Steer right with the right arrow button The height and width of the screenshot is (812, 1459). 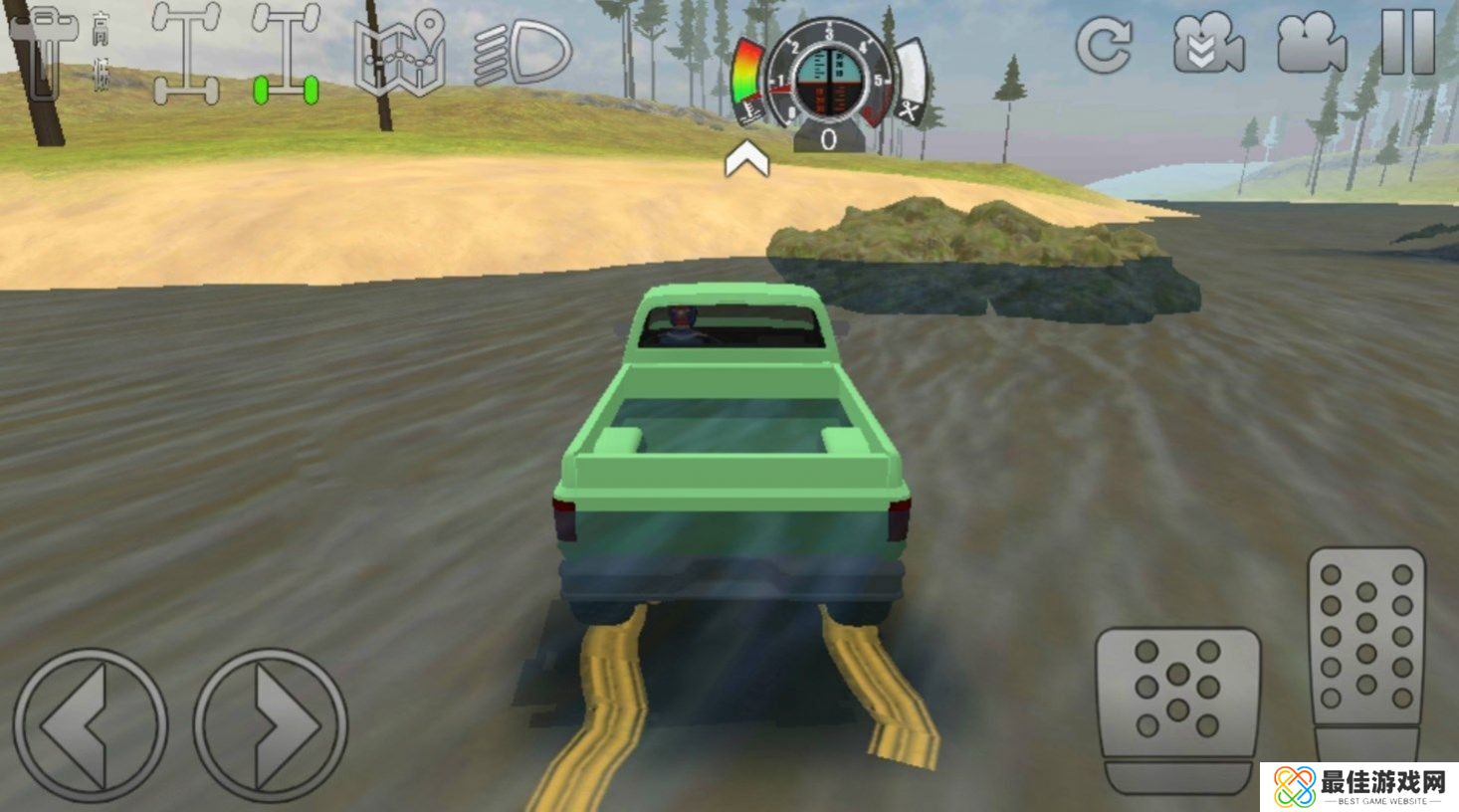pos(271,725)
